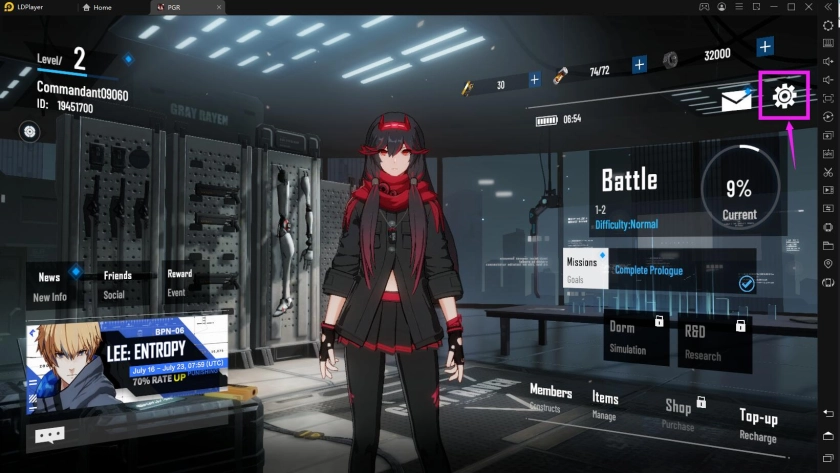Refill the 74/72 stamina with plus

[640, 65]
